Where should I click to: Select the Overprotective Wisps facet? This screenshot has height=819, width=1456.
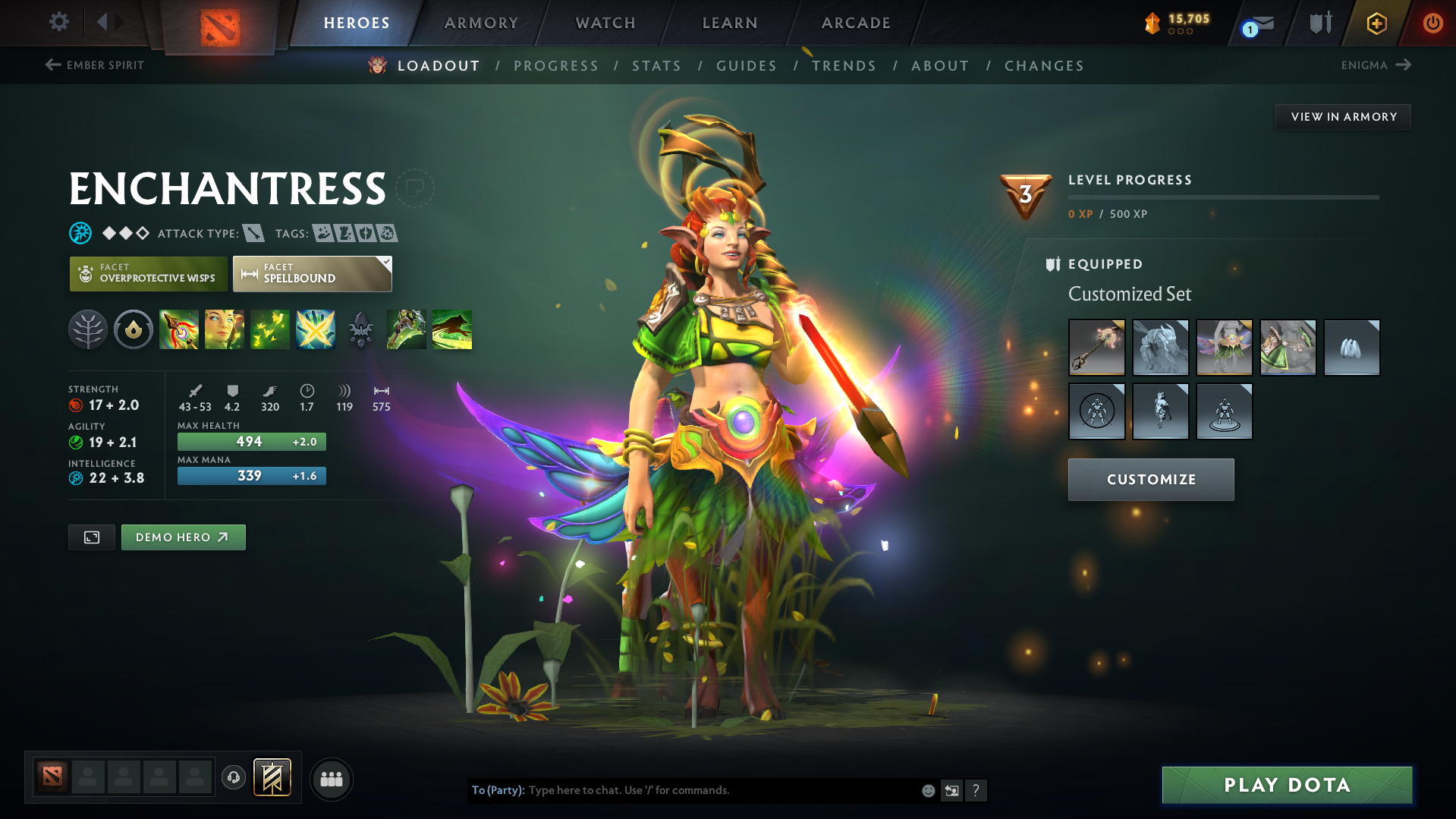coord(149,274)
